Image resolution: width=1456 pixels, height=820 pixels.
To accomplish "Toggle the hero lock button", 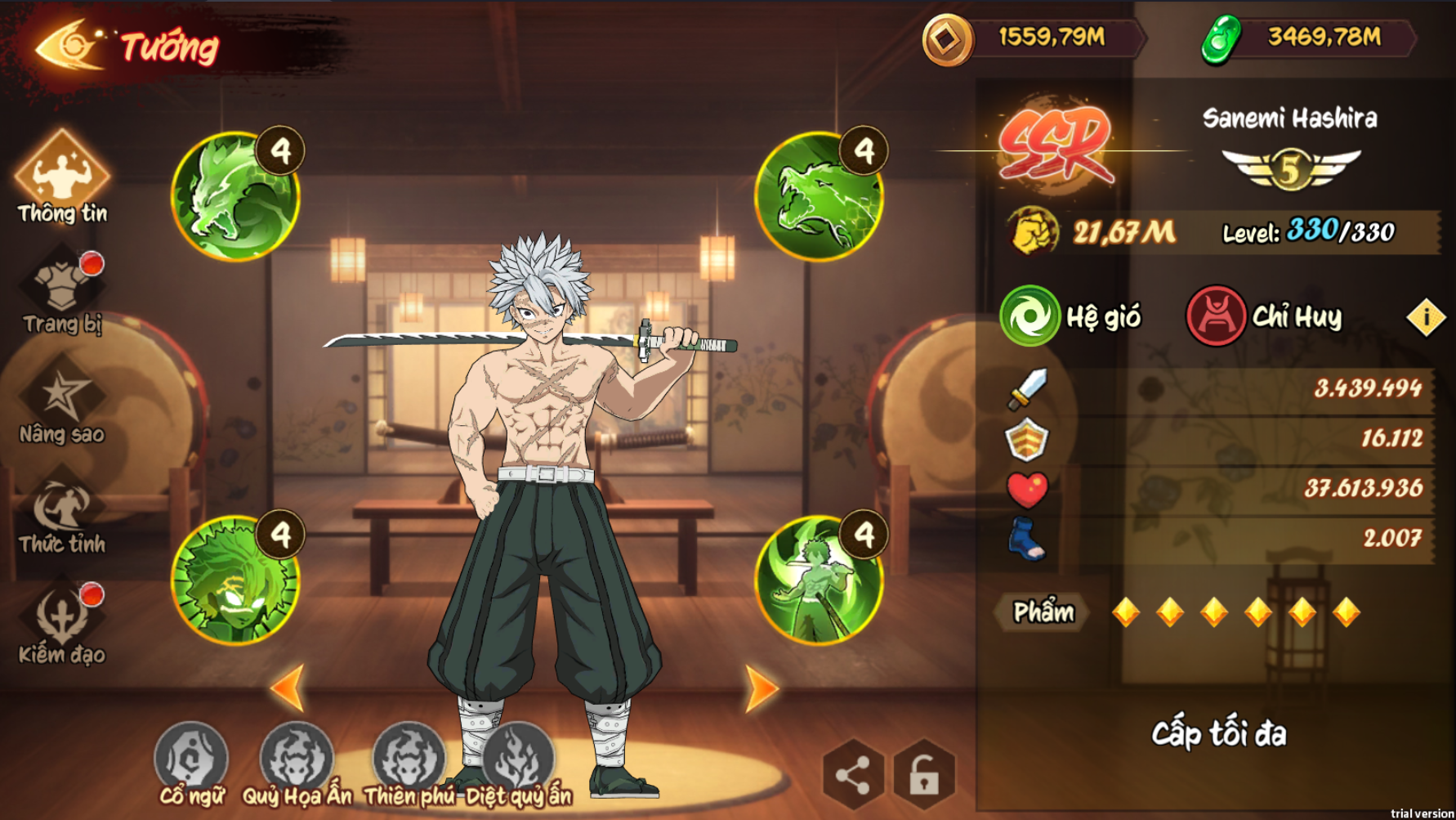I will (924, 774).
